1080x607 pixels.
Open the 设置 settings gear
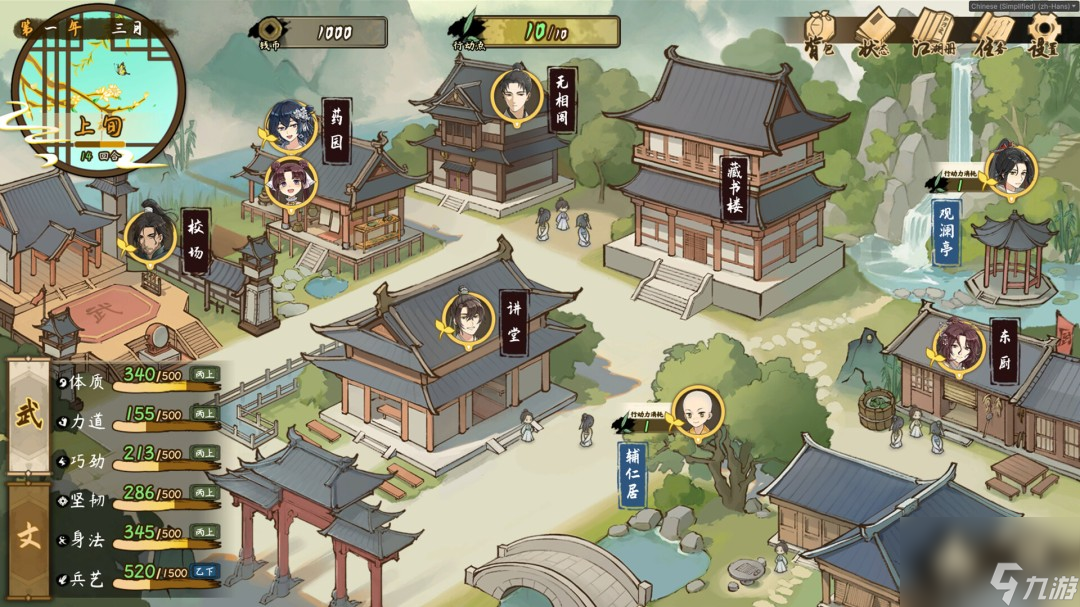tap(1043, 34)
